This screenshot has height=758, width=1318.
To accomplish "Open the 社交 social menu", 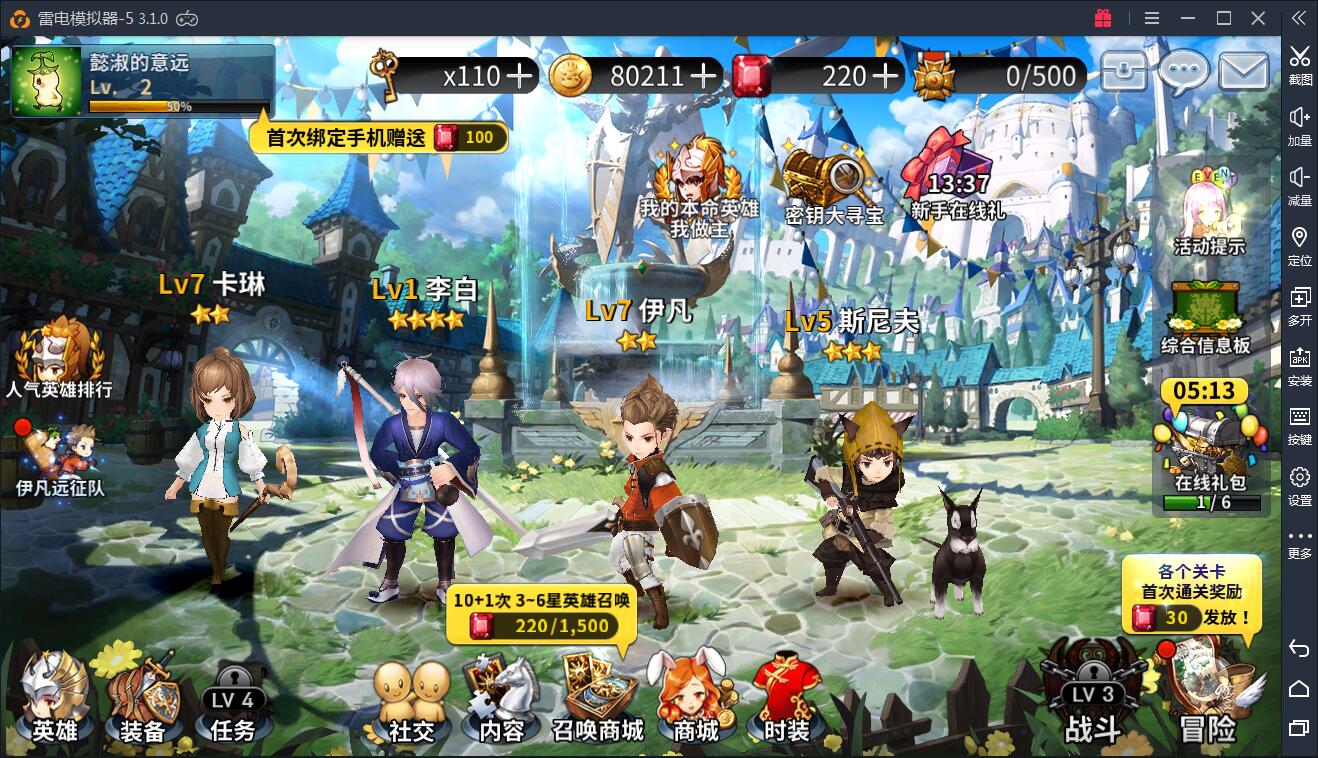I will point(411,702).
